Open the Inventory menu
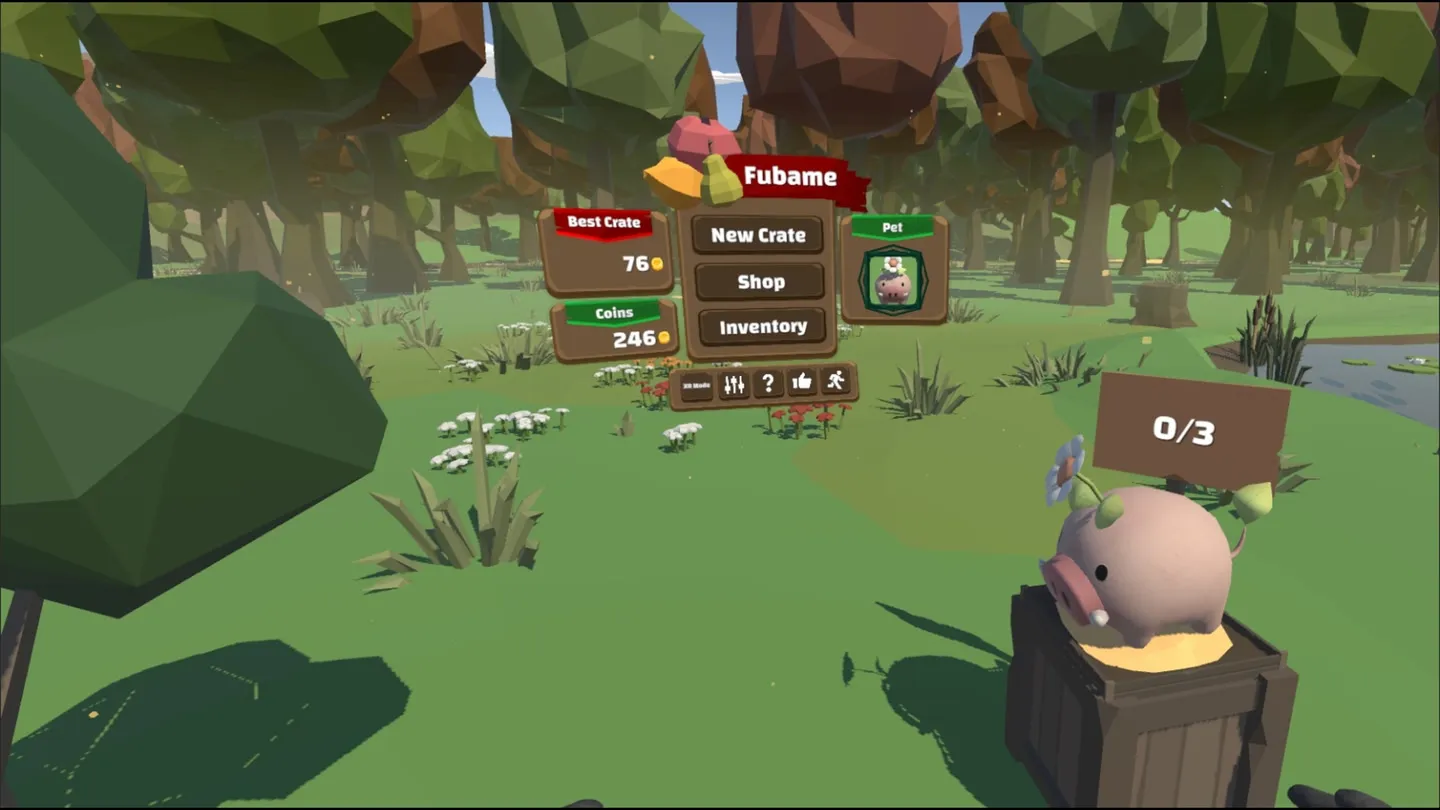Image resolution: width=1440 pixels, height=810 pixels. click(762, 327)
